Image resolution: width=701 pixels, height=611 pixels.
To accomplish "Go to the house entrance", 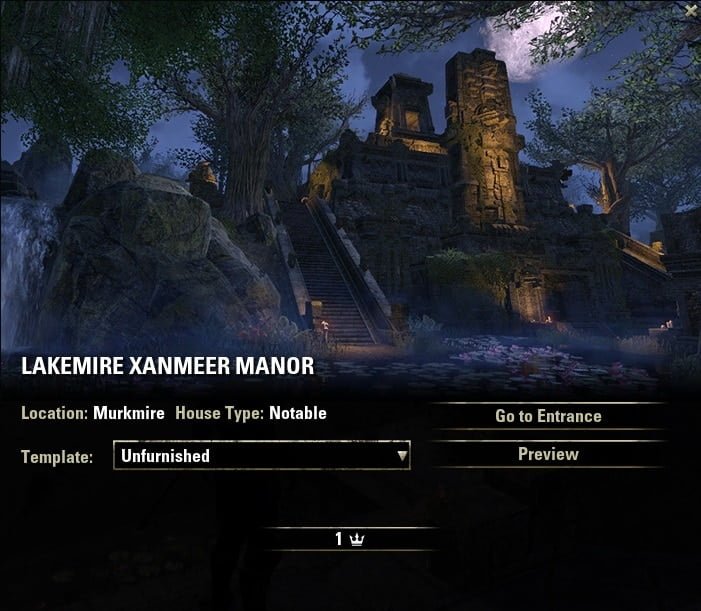I will [548, 416].
